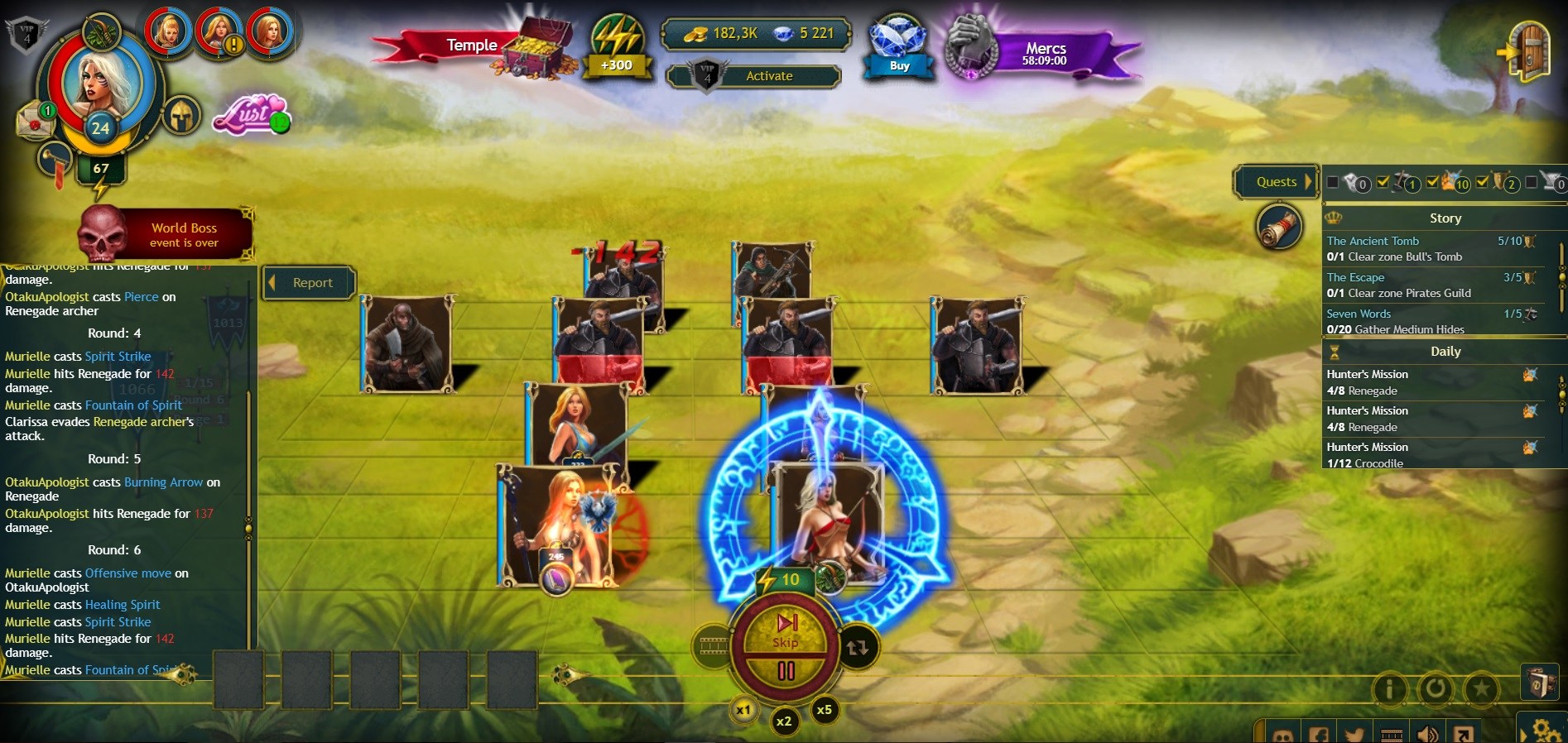Buy diamonds from the shop
This screenshot has width=1568, height=743.
(899, 48)
